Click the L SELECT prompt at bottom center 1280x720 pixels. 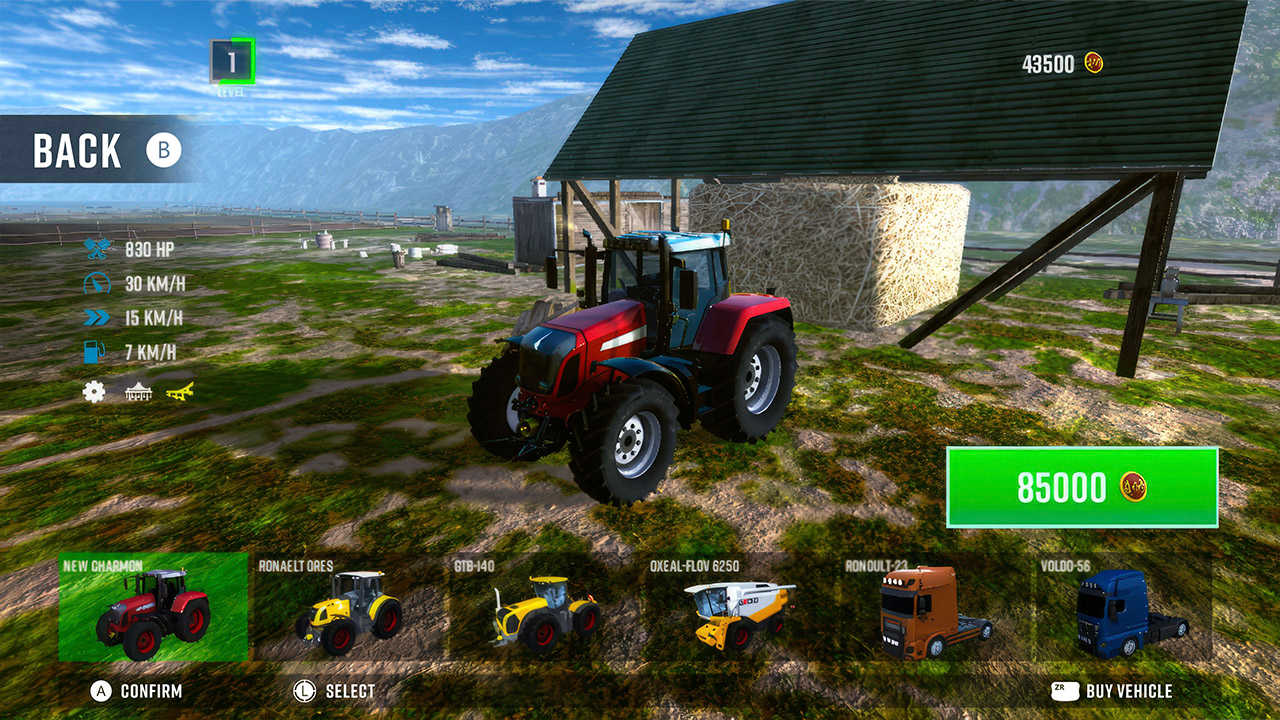pyautogui.click(x=340, y=689)
